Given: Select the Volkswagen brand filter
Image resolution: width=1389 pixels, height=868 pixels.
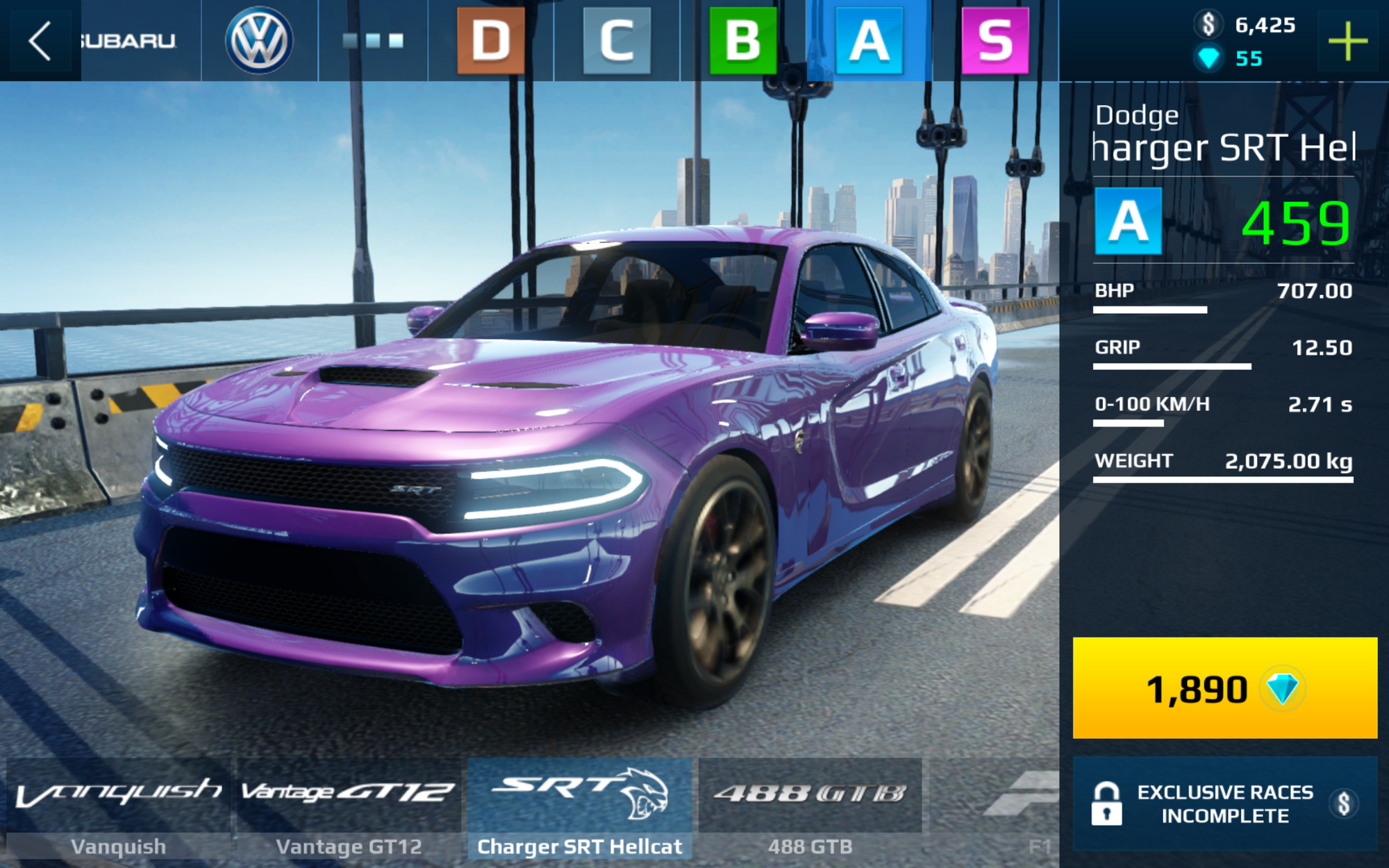Looking at the screenshot, I should tap(259, 40).
